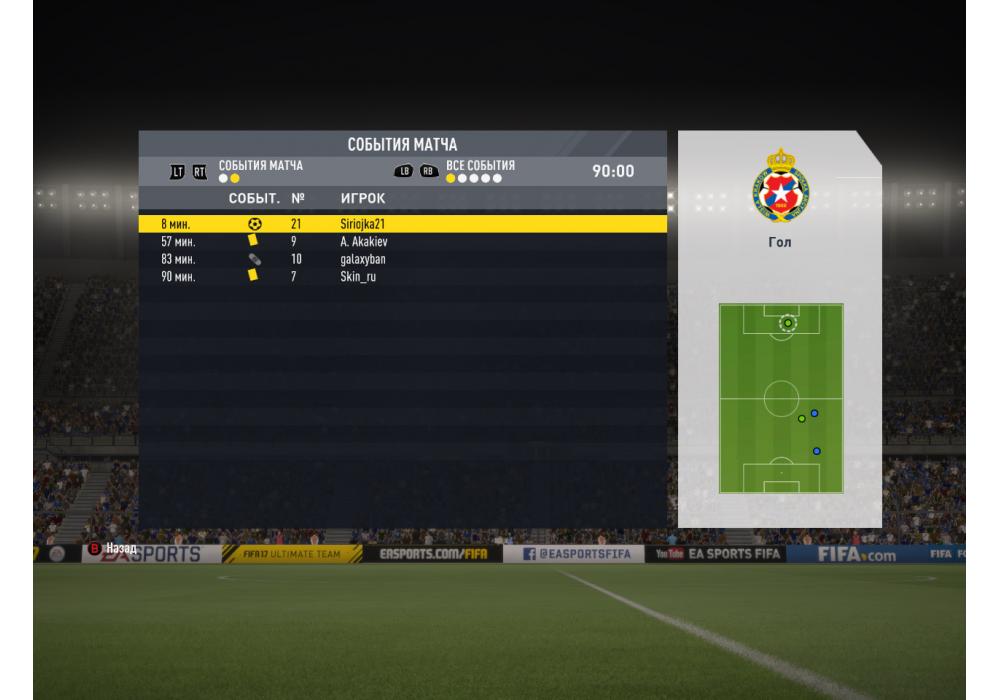1000x700 pixels.
Task: Select the Siriojka21 goal event row
Action: [400, 224]
